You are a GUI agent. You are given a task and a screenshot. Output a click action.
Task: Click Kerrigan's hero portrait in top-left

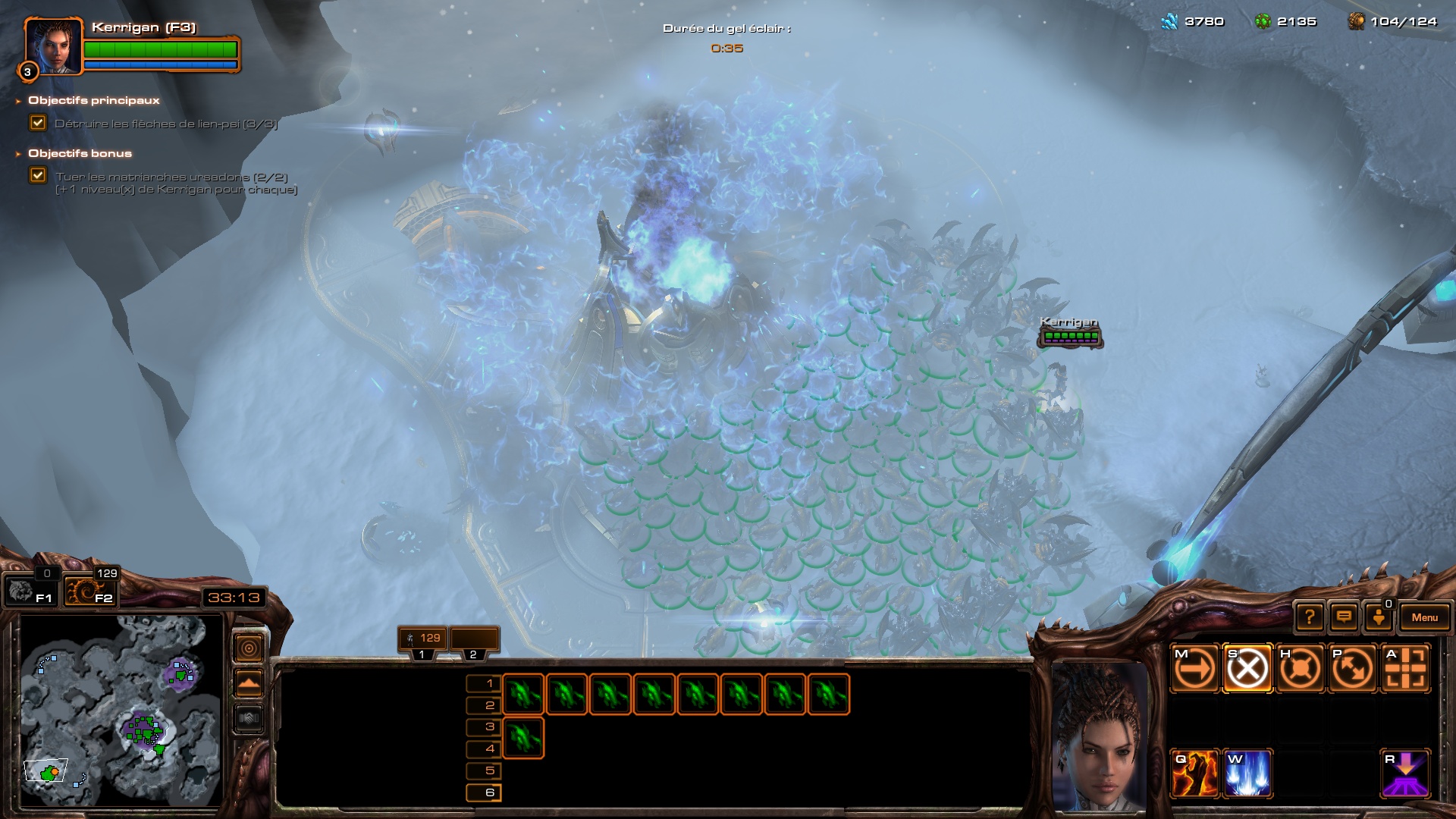(52, 45)
